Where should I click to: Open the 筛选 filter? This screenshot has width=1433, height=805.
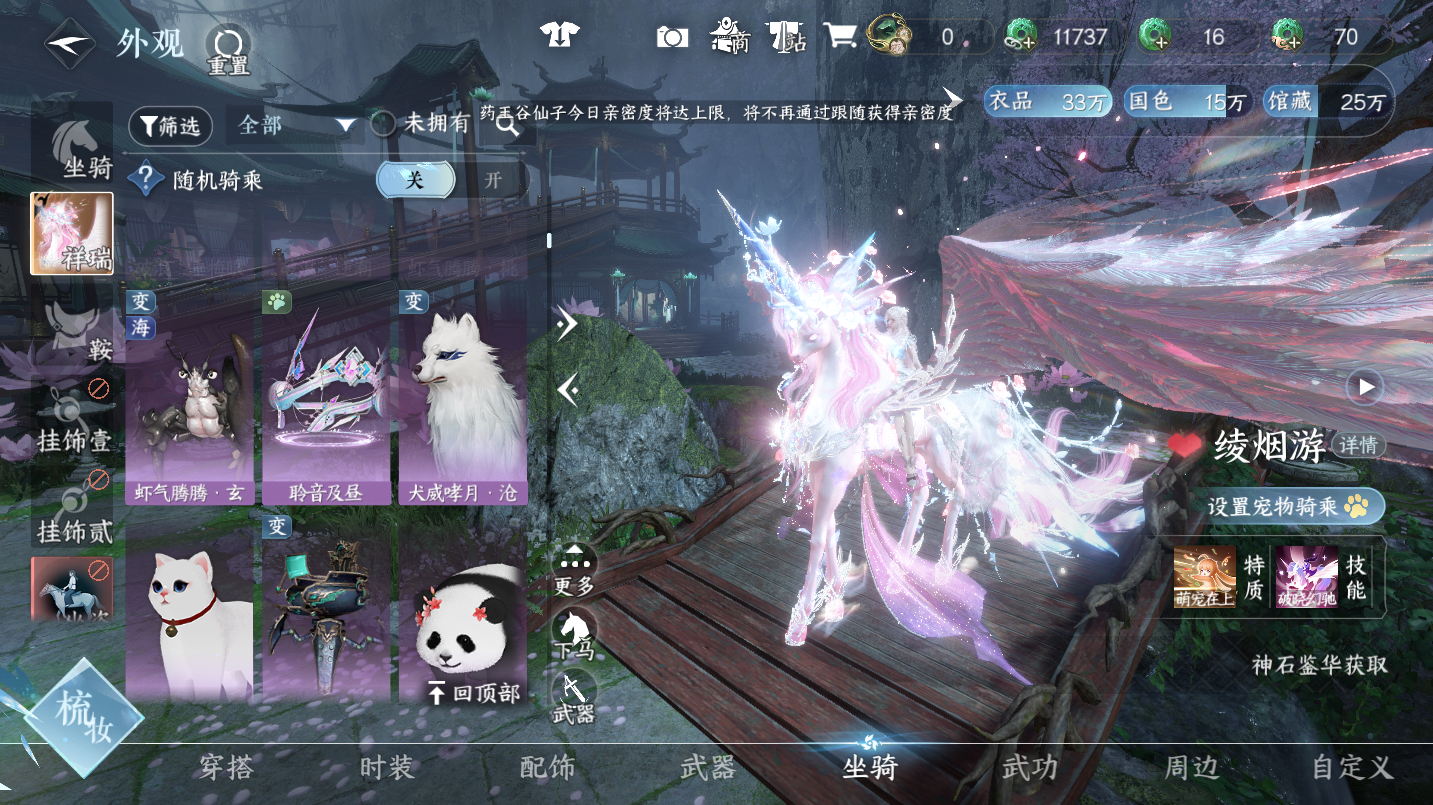(170, 125)
